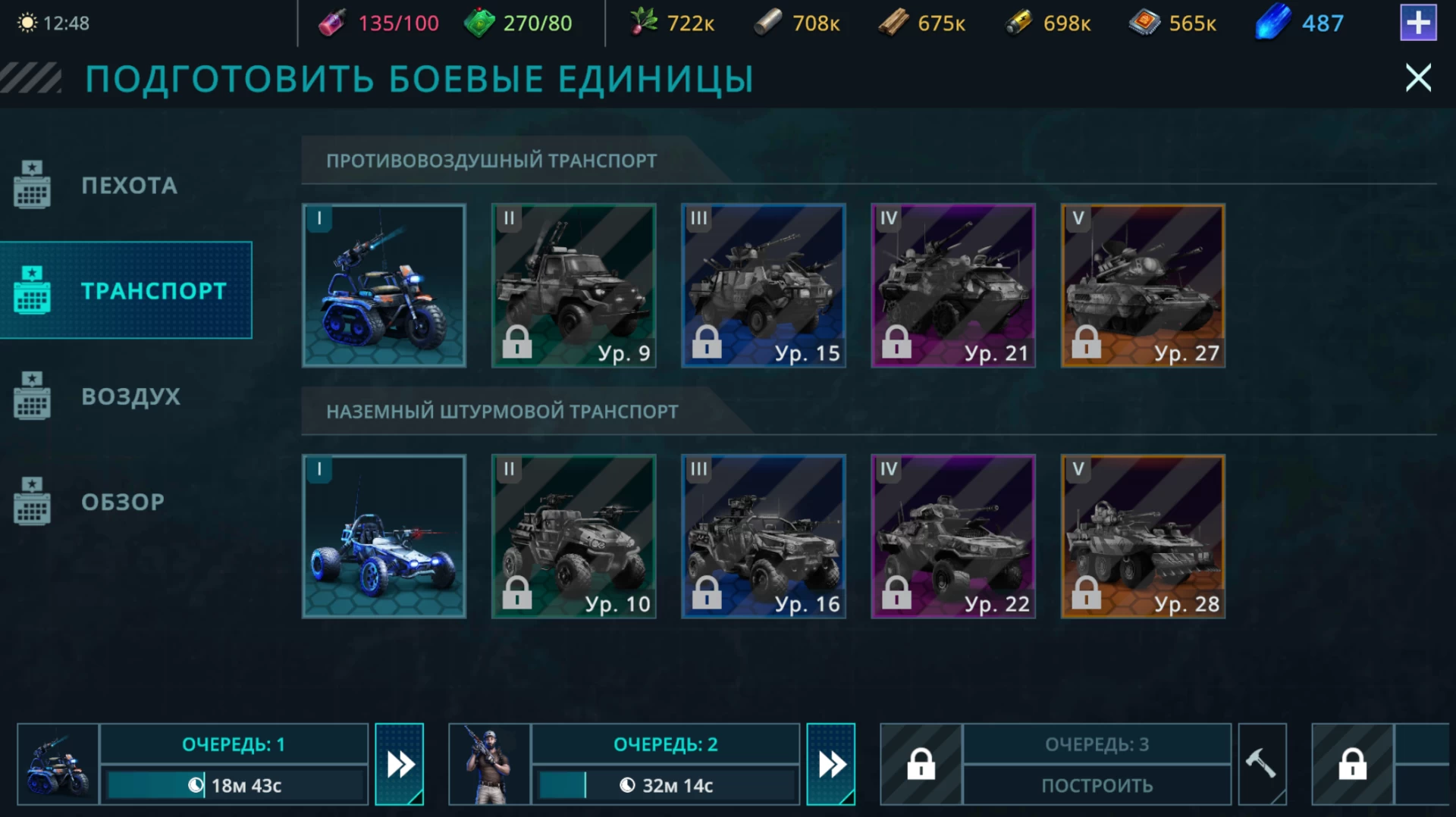Viewport: 1456px width, 817px height.
Task: Choose locked tier II assault vehicle, Ур. 10
Action: tap(573, 537)
